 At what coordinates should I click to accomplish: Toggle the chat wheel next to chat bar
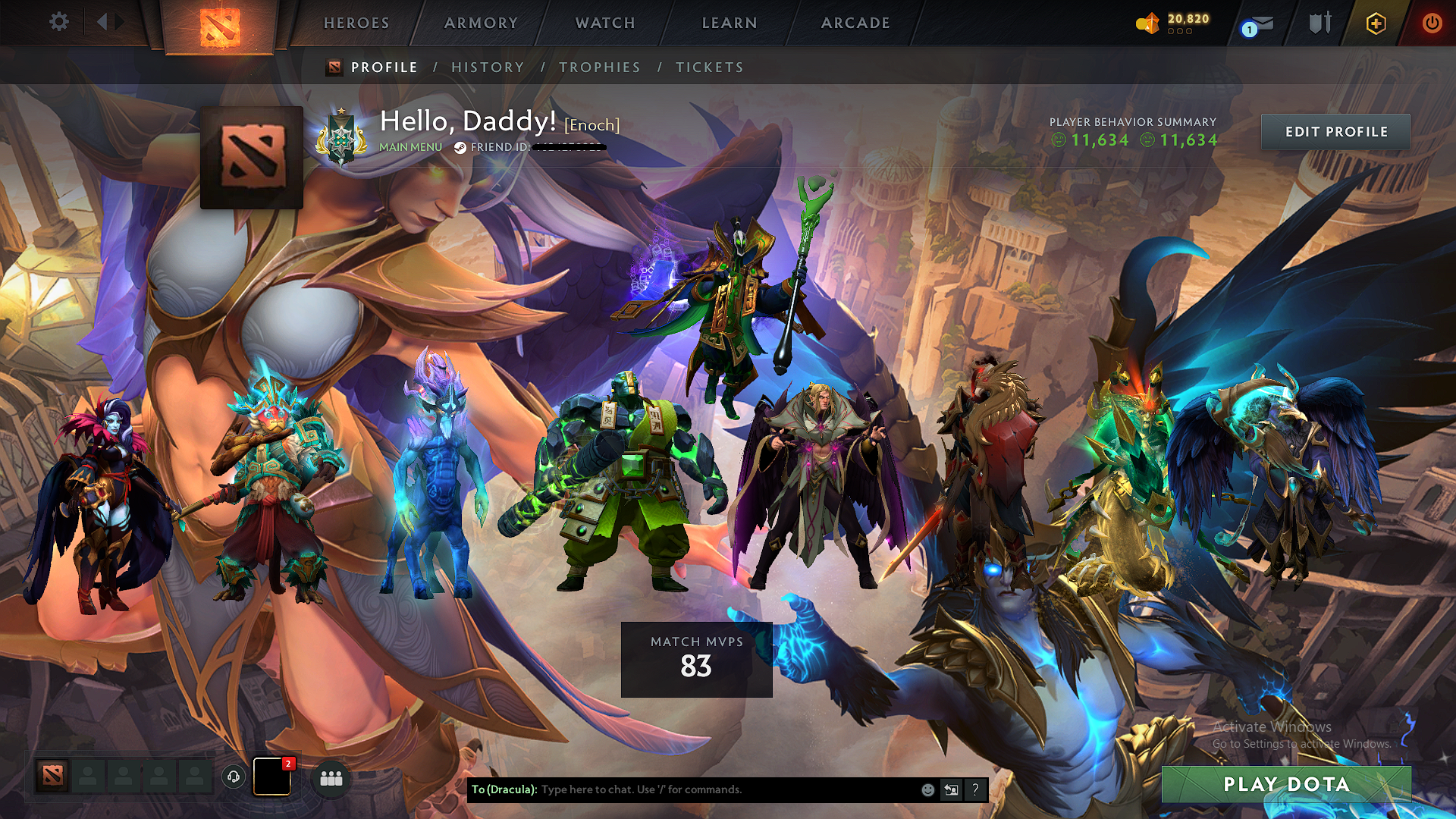pos(951,789)
